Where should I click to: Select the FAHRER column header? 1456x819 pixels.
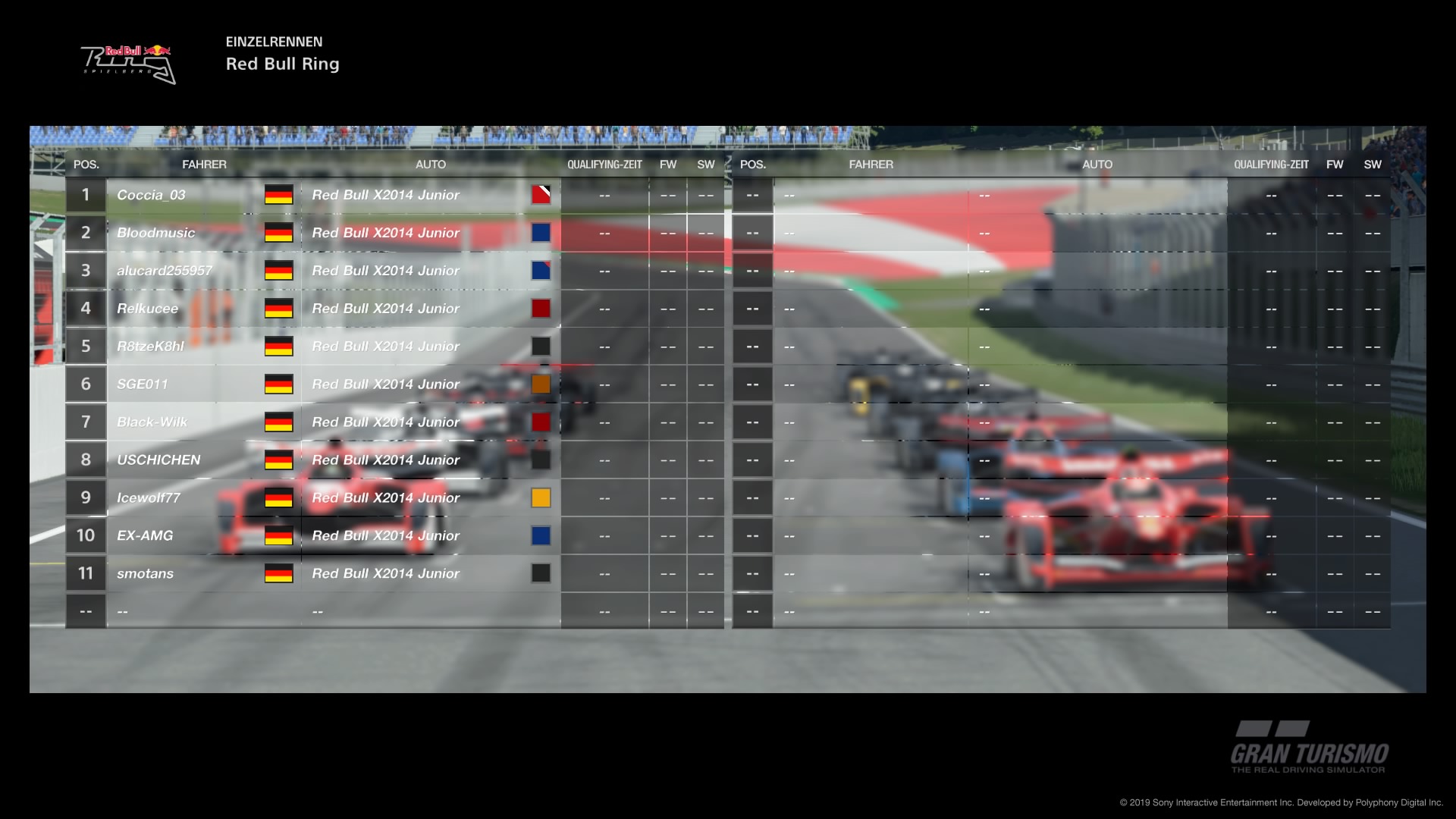tap(205, 164)
